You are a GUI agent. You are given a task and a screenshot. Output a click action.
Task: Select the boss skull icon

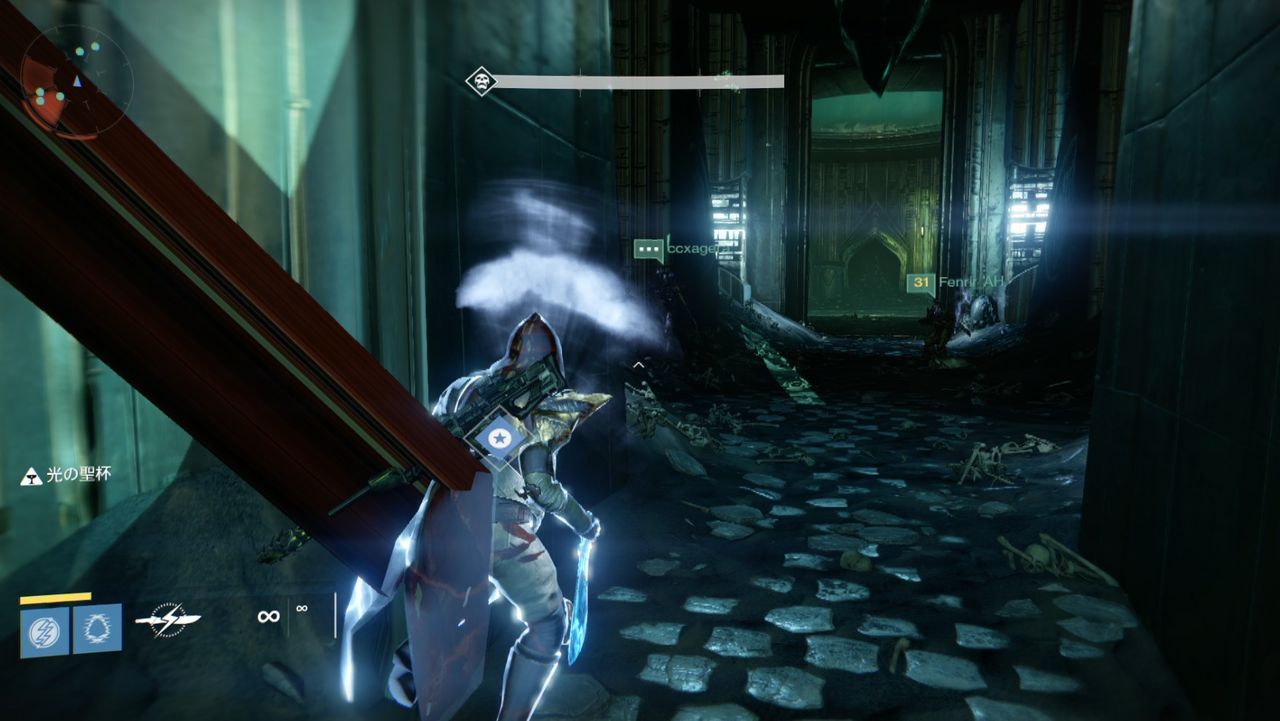(x=481, y=81)
